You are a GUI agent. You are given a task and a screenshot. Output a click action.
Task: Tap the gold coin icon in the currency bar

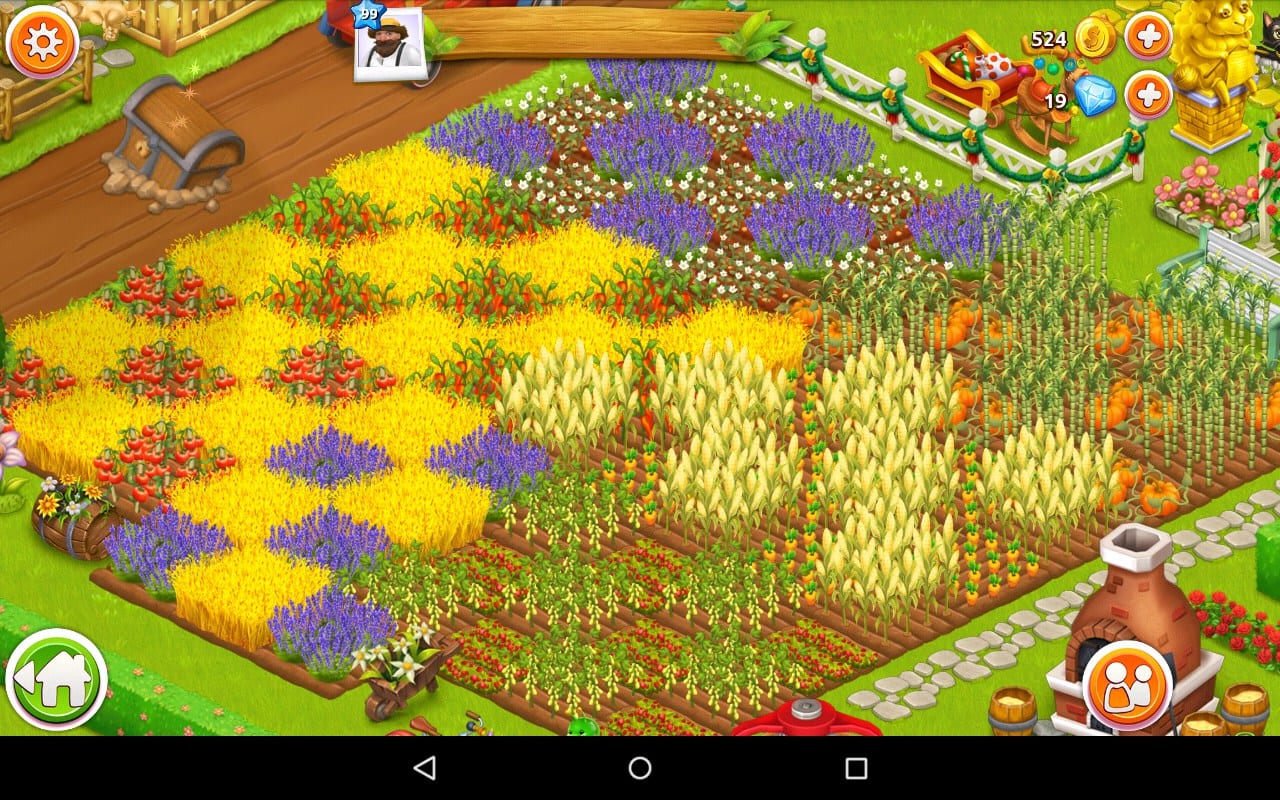point(1096,34)
